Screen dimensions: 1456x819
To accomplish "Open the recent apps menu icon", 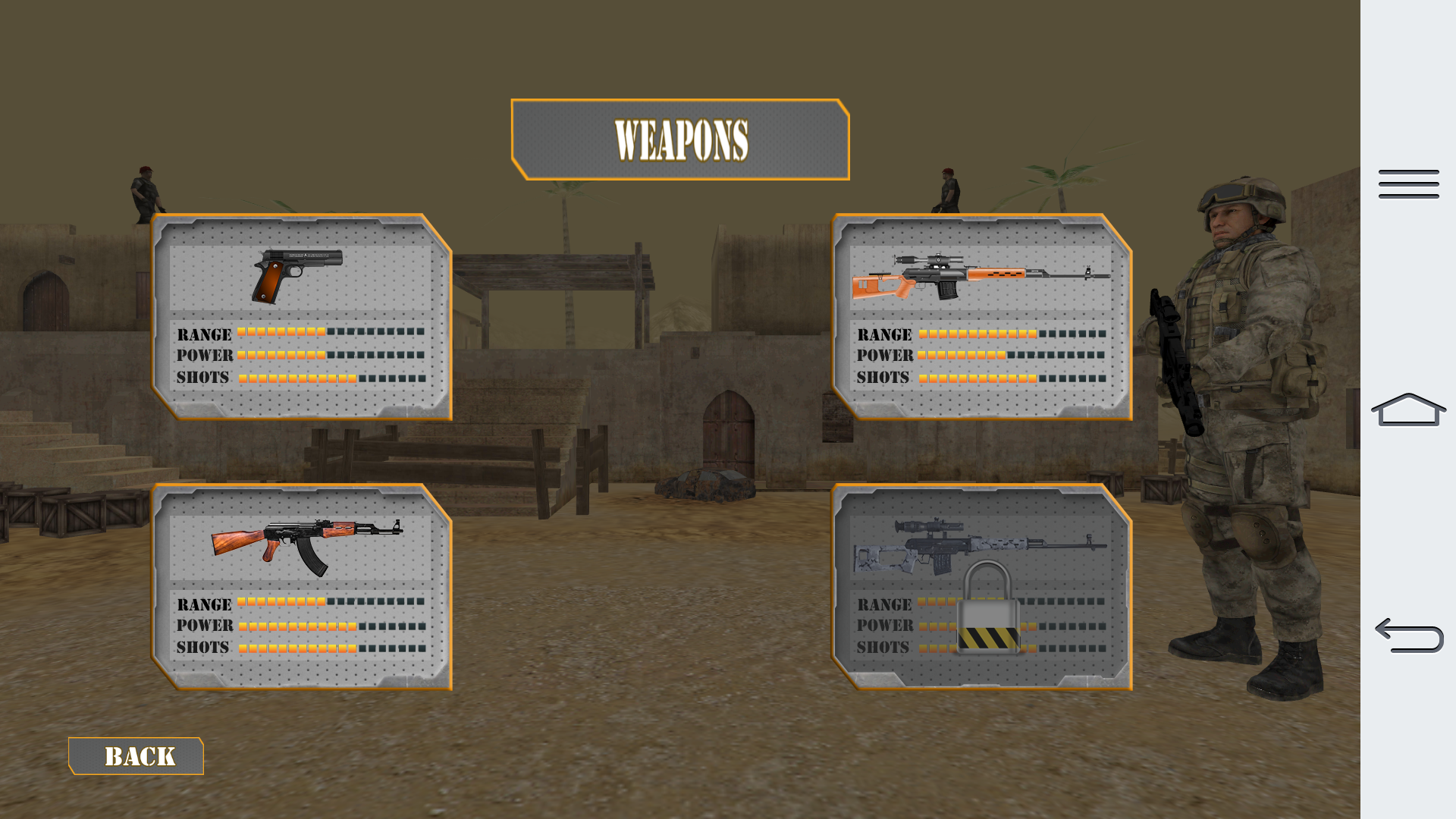I will pyautogui.click(x=1408, y=184).
